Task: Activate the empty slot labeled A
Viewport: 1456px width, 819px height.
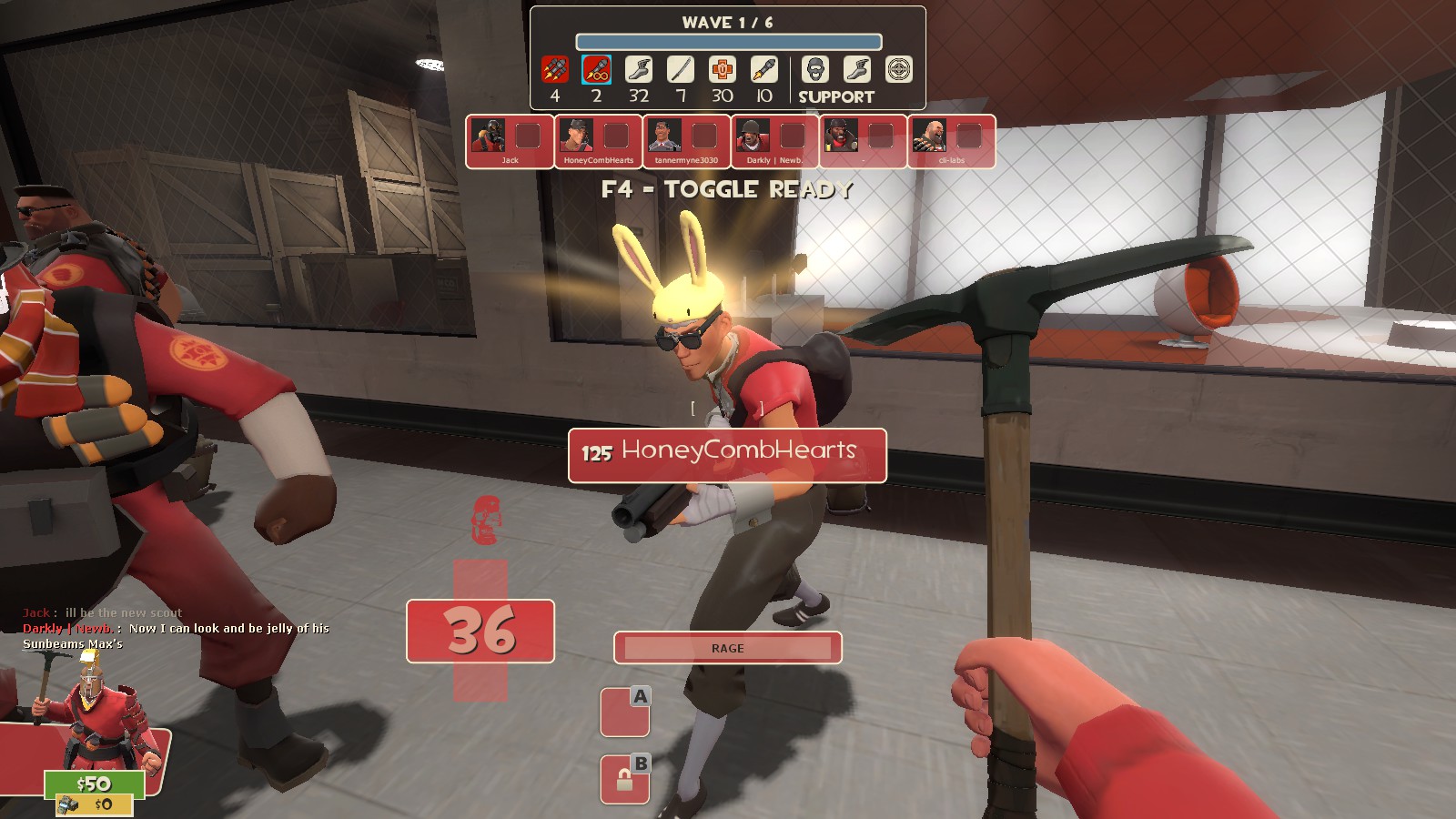Action: (624, 712)
